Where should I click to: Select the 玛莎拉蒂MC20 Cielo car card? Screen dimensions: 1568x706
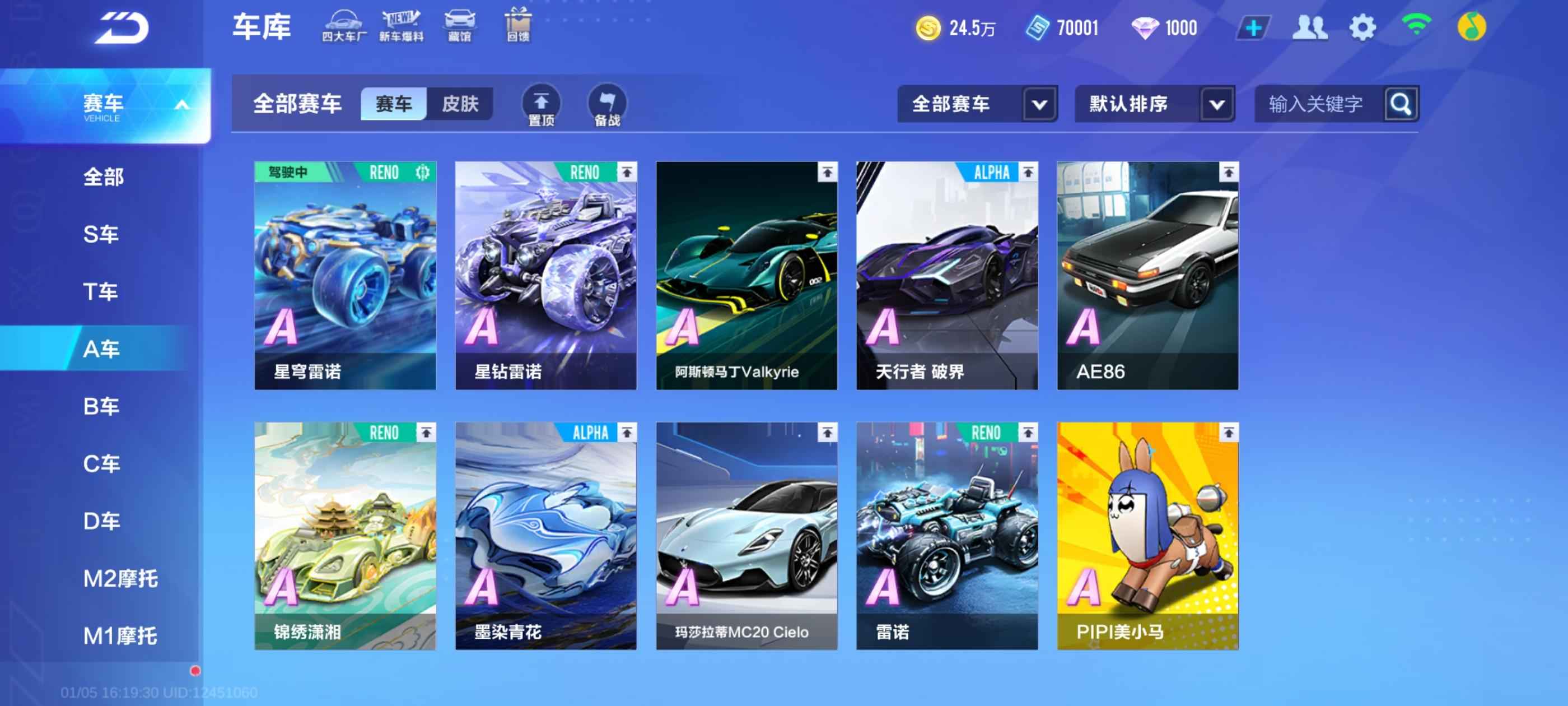tap(746, 536)
